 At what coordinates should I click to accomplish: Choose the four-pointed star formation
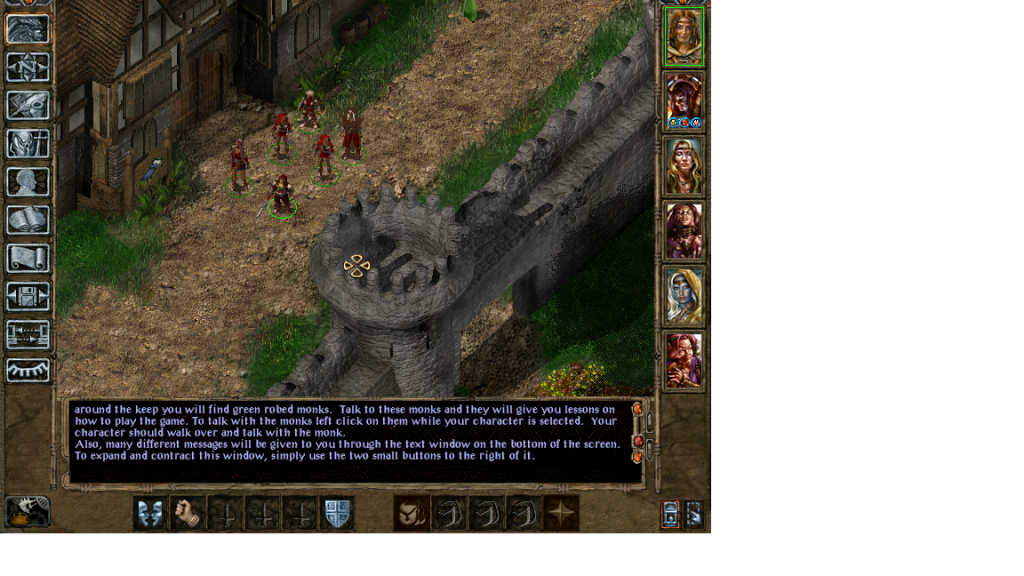(x=561, y=513)
